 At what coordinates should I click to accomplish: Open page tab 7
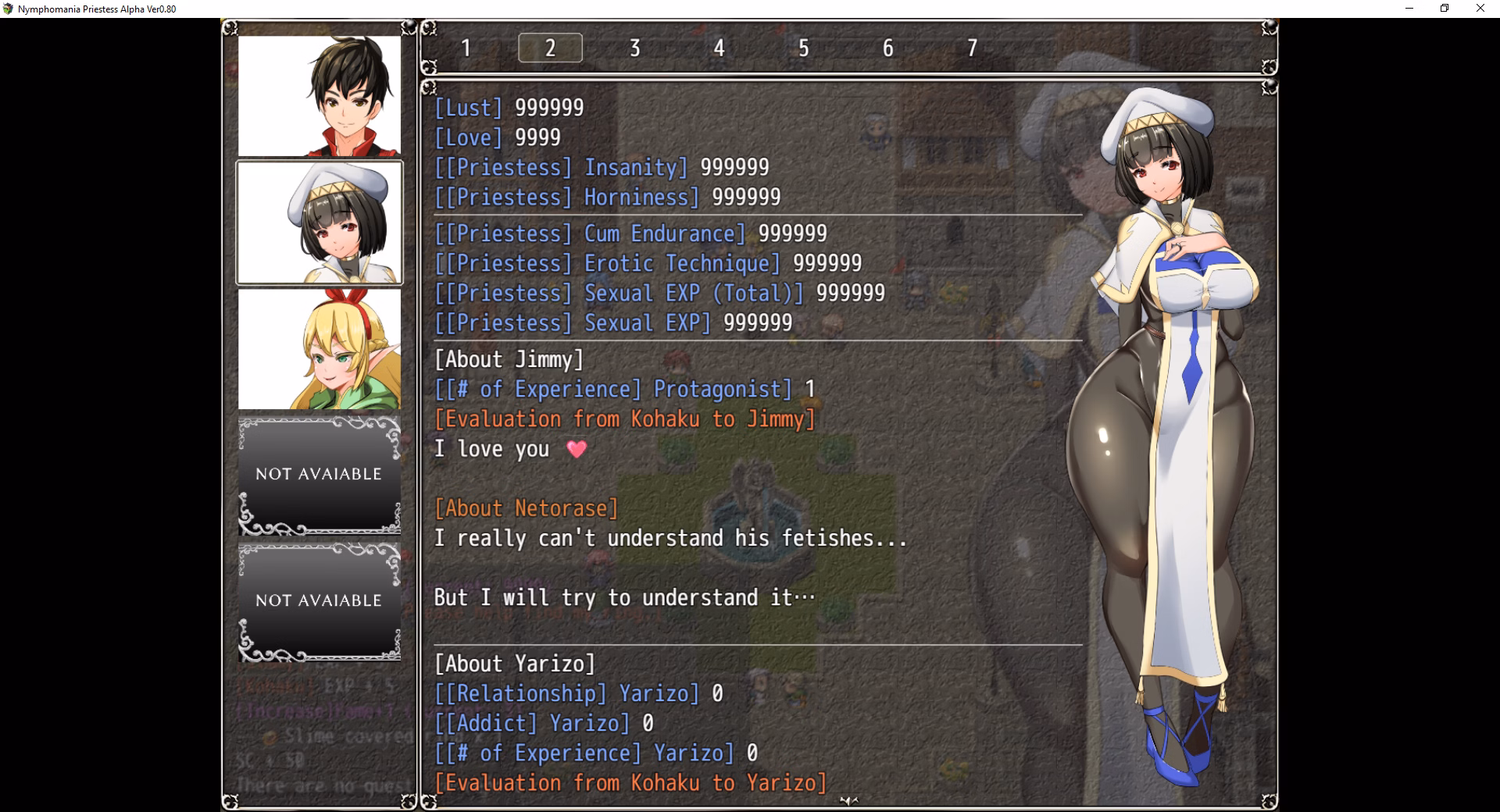[972, 48]
